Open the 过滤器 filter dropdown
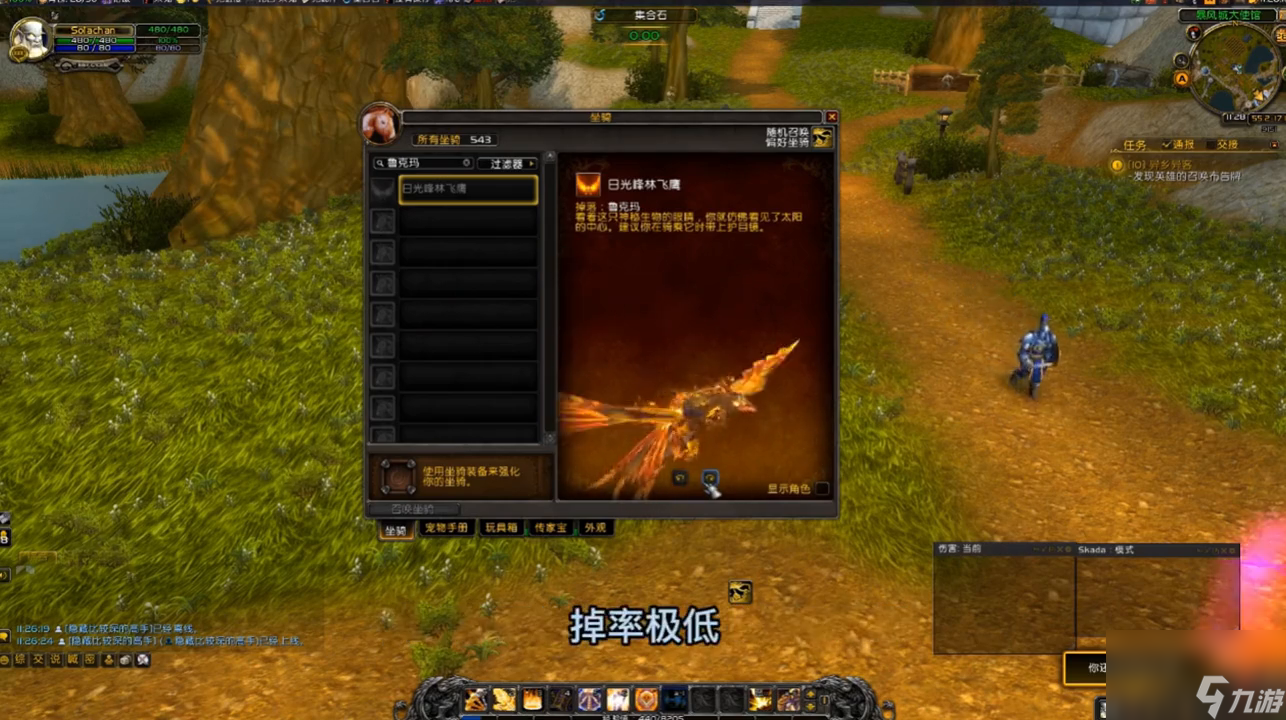The height and width of the screenshot is (720, 1286). [x=507, y=162]
